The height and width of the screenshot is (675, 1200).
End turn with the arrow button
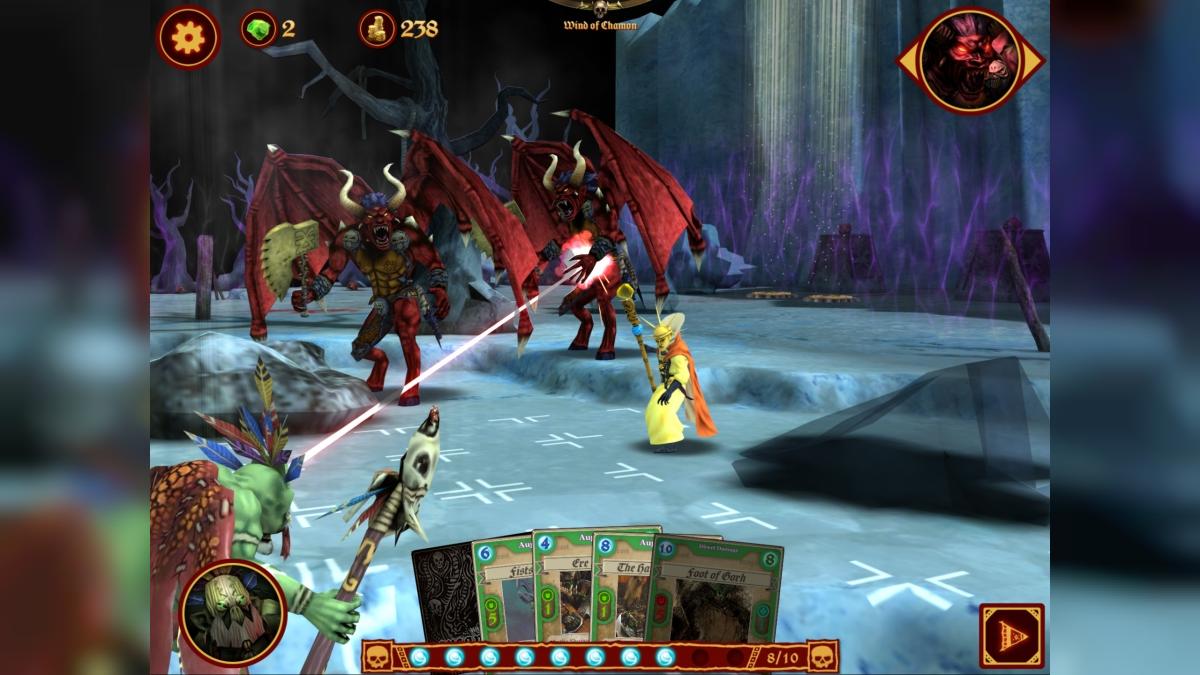click(1012, 635)
